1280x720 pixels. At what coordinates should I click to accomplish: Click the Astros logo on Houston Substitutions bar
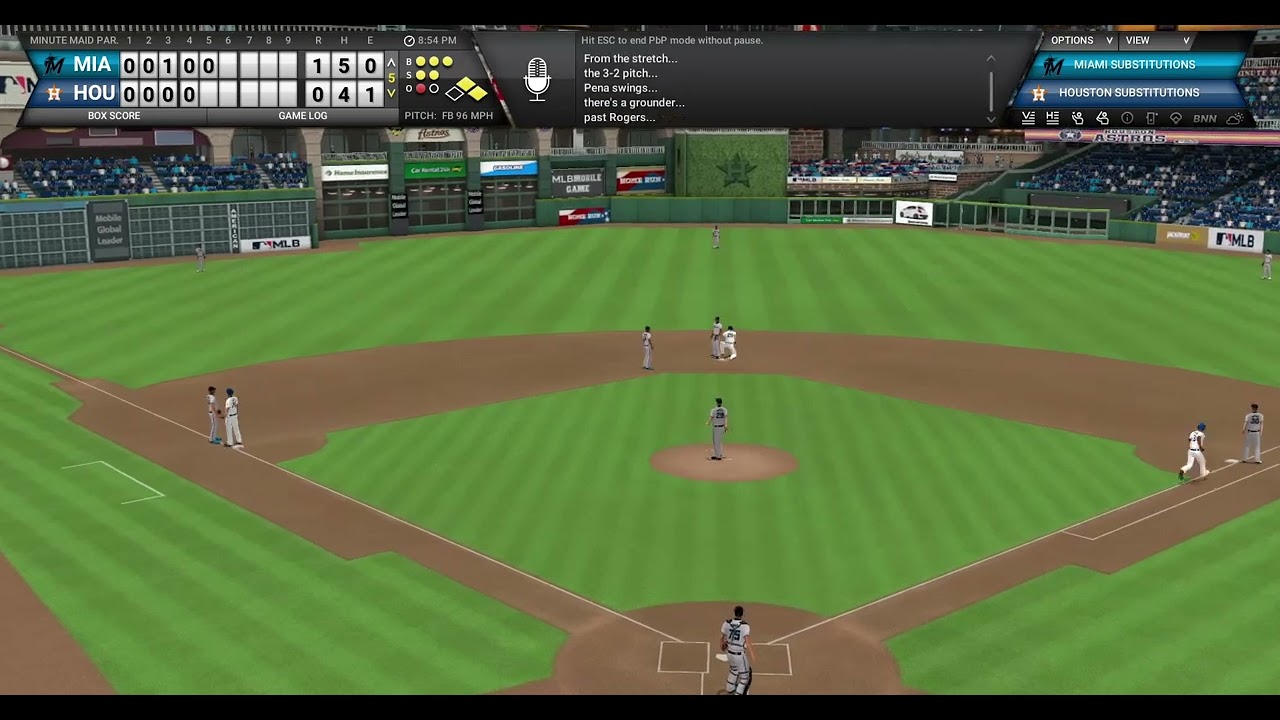tap(1037, 92)
